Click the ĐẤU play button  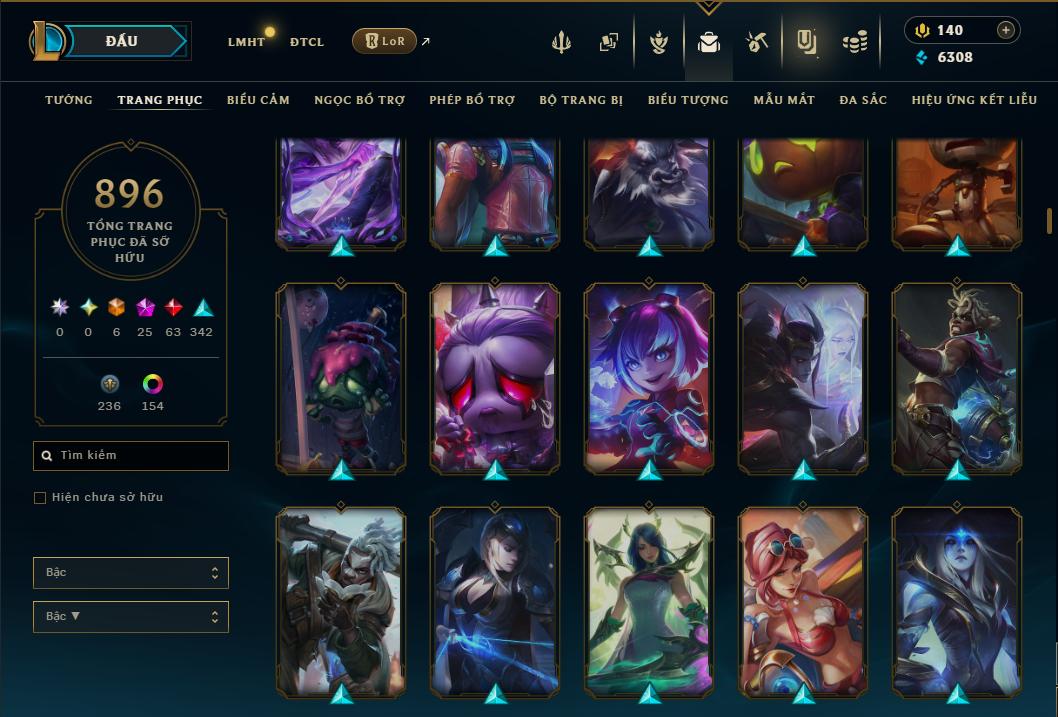point(121,41)
